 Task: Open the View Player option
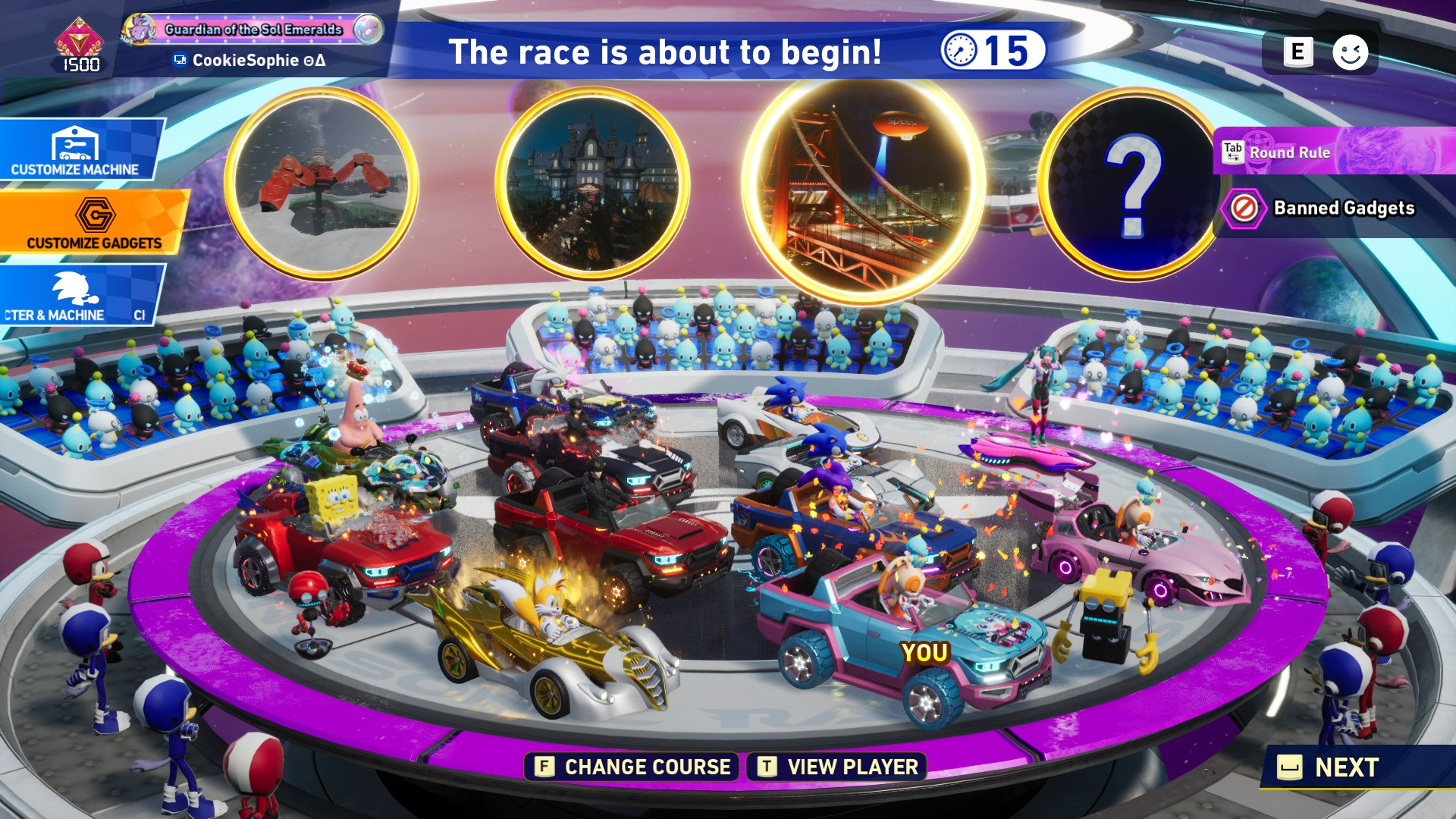point(837,767)
